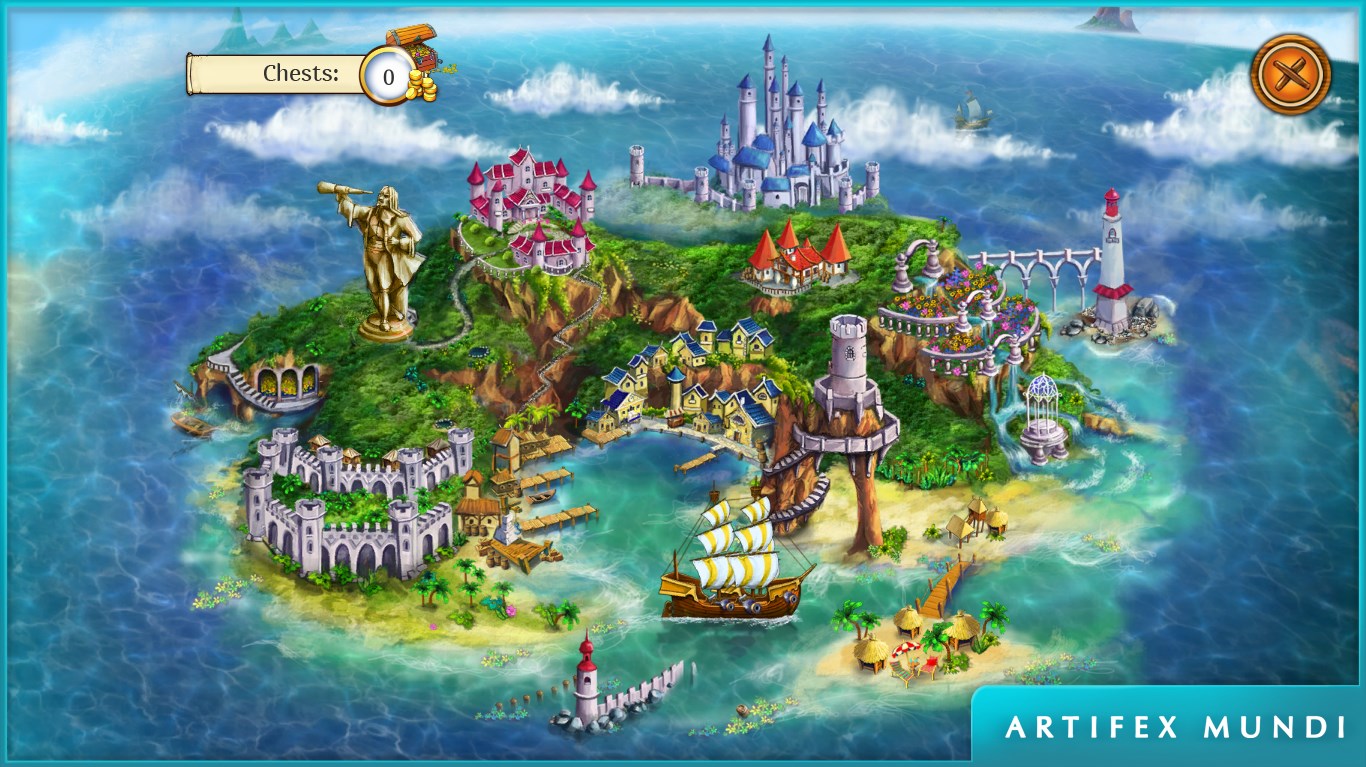Screen dimensions: 1366x767
Task: Choose the white gazebo by the waterfall
Action: pos(1043,420)
